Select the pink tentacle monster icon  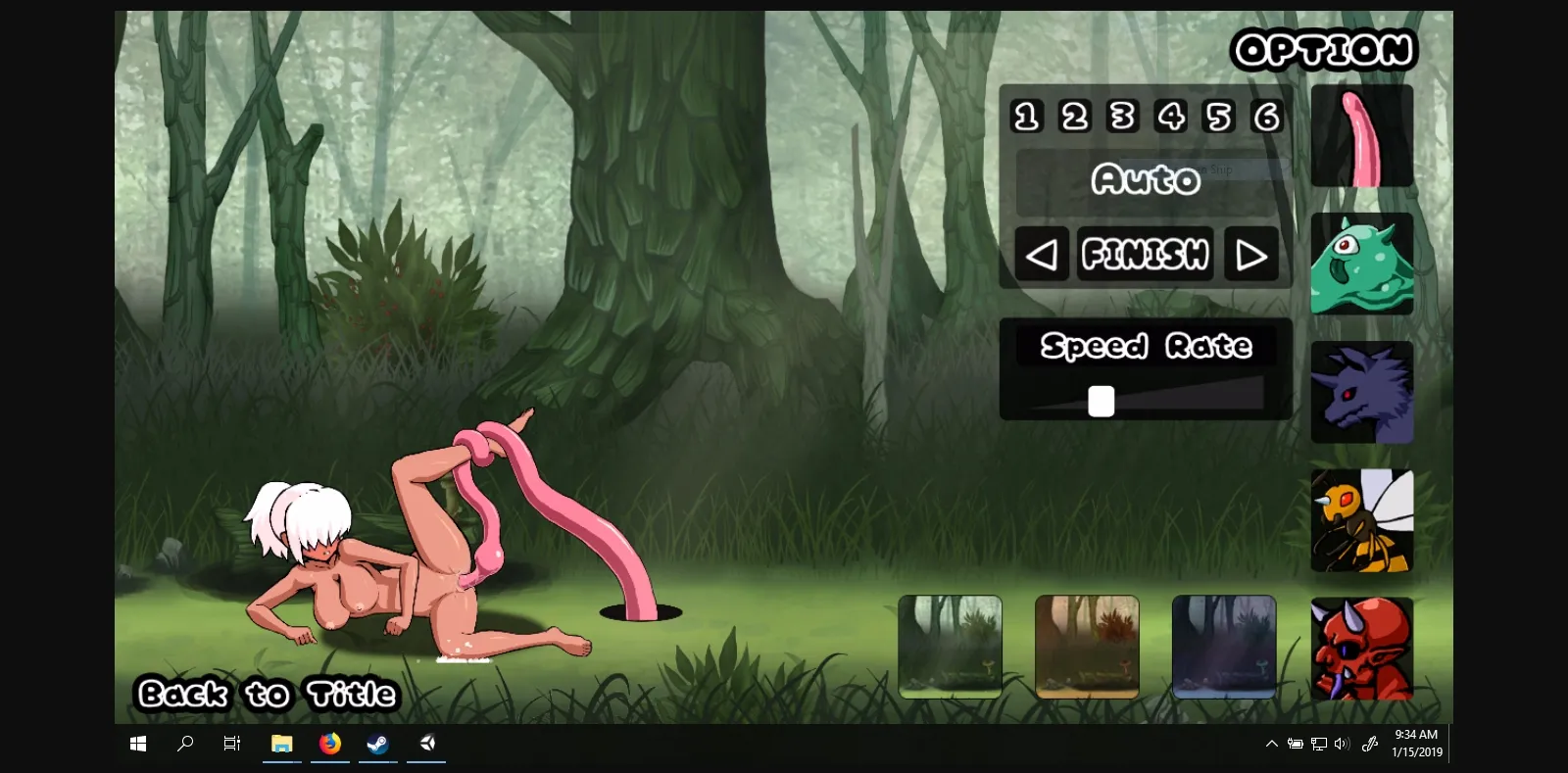1361,135
